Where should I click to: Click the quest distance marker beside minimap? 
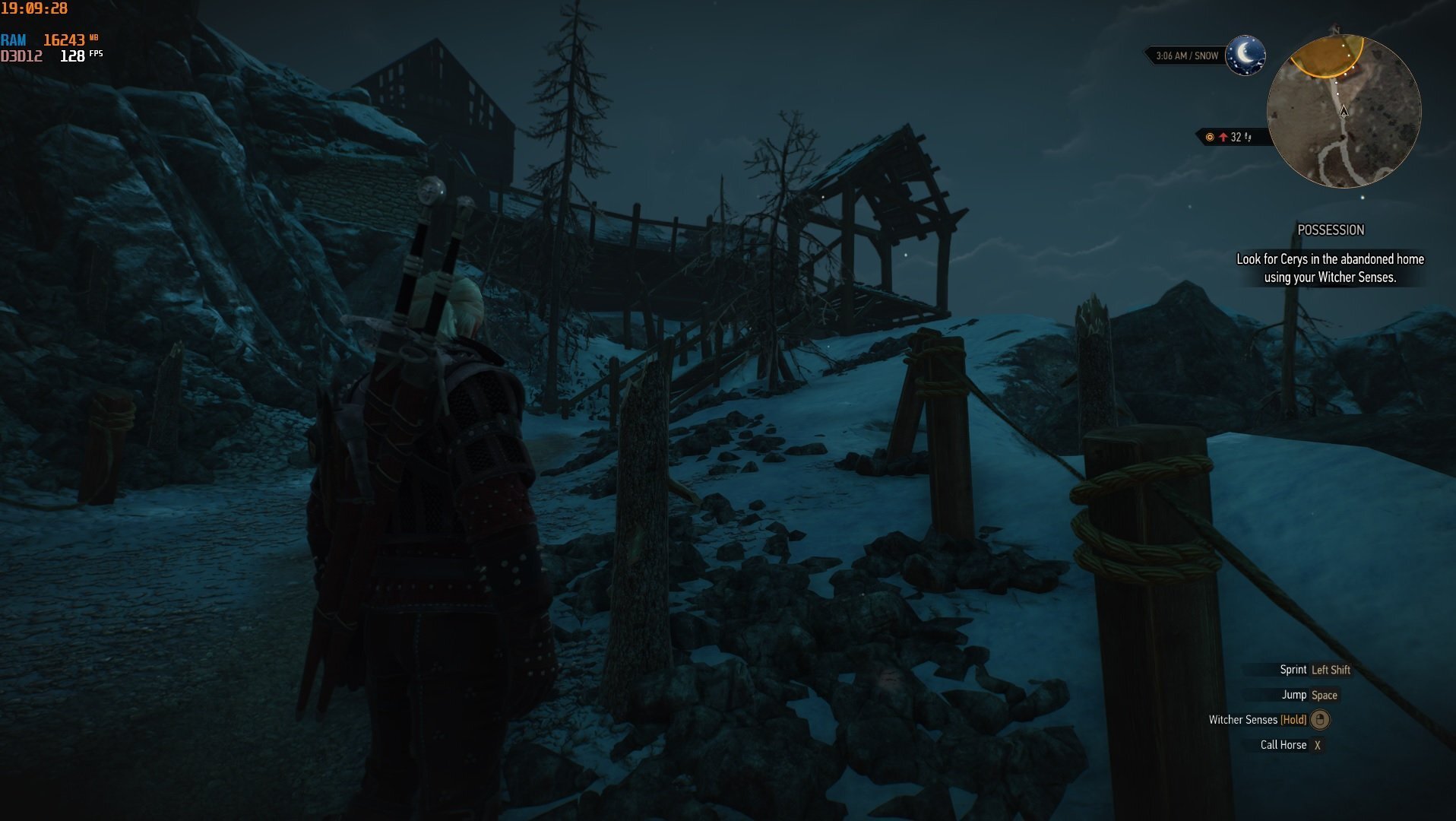point(1230,137)
